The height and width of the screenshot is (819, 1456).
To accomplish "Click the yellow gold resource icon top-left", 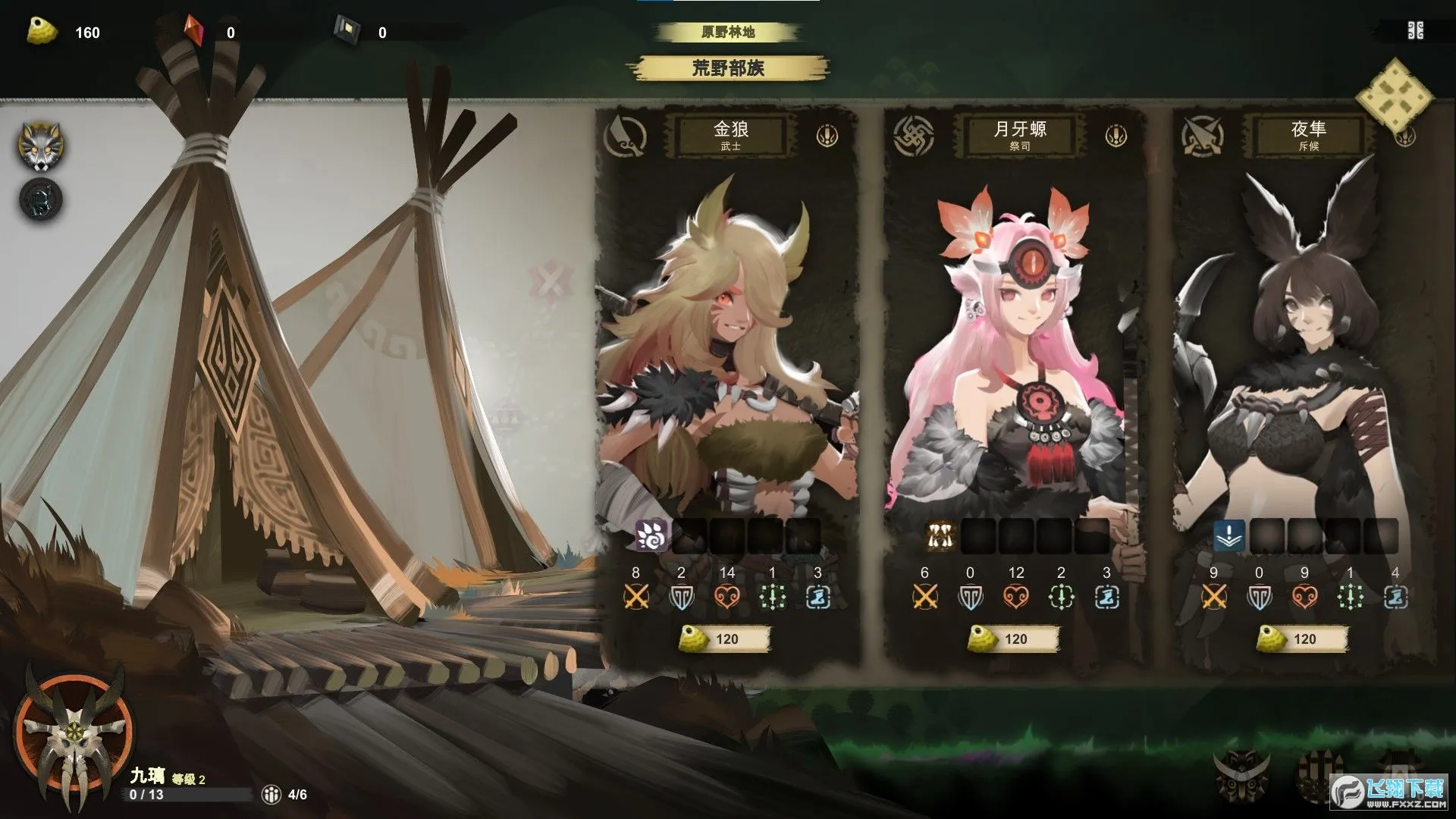I will click(x=42, y=32).
